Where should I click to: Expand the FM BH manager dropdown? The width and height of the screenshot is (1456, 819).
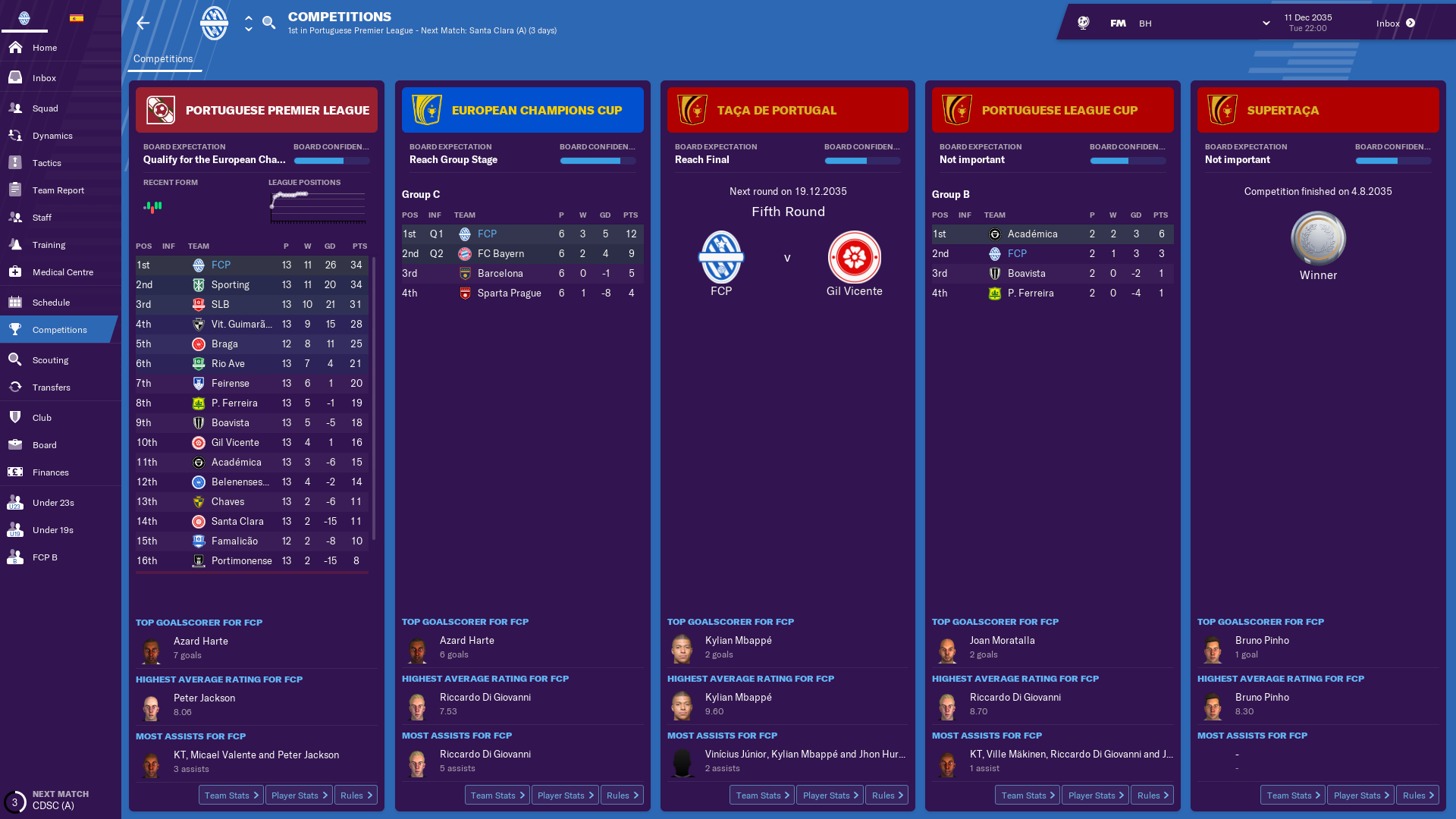click(1266, 24)
